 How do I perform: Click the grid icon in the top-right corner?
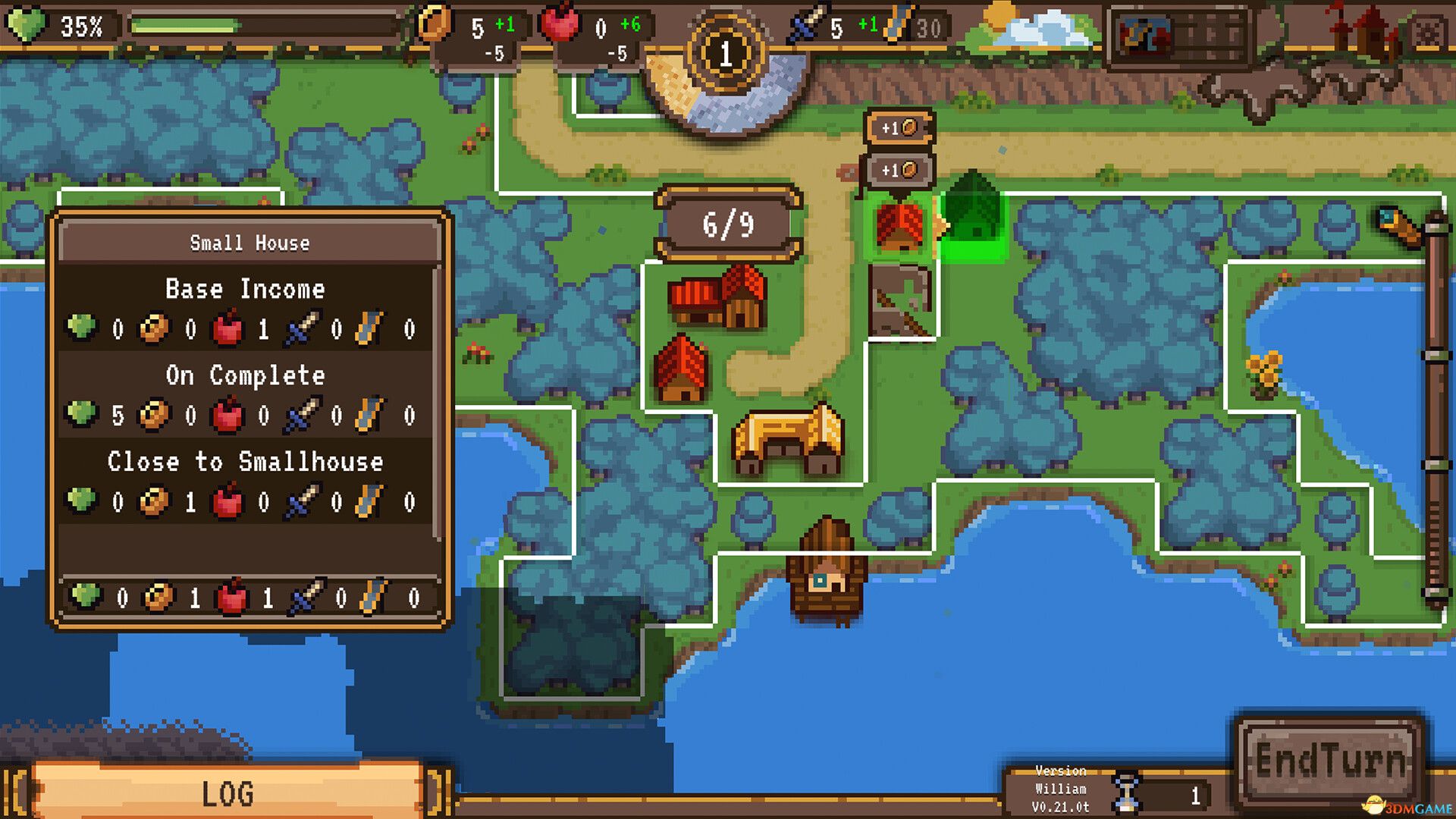tap(1426, 30)
